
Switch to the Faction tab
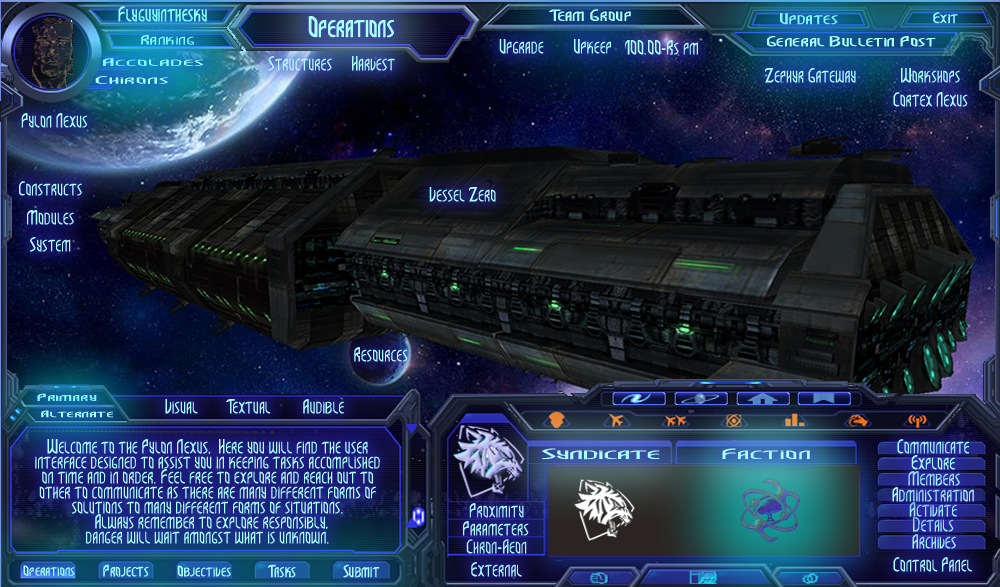coord(766,454)
